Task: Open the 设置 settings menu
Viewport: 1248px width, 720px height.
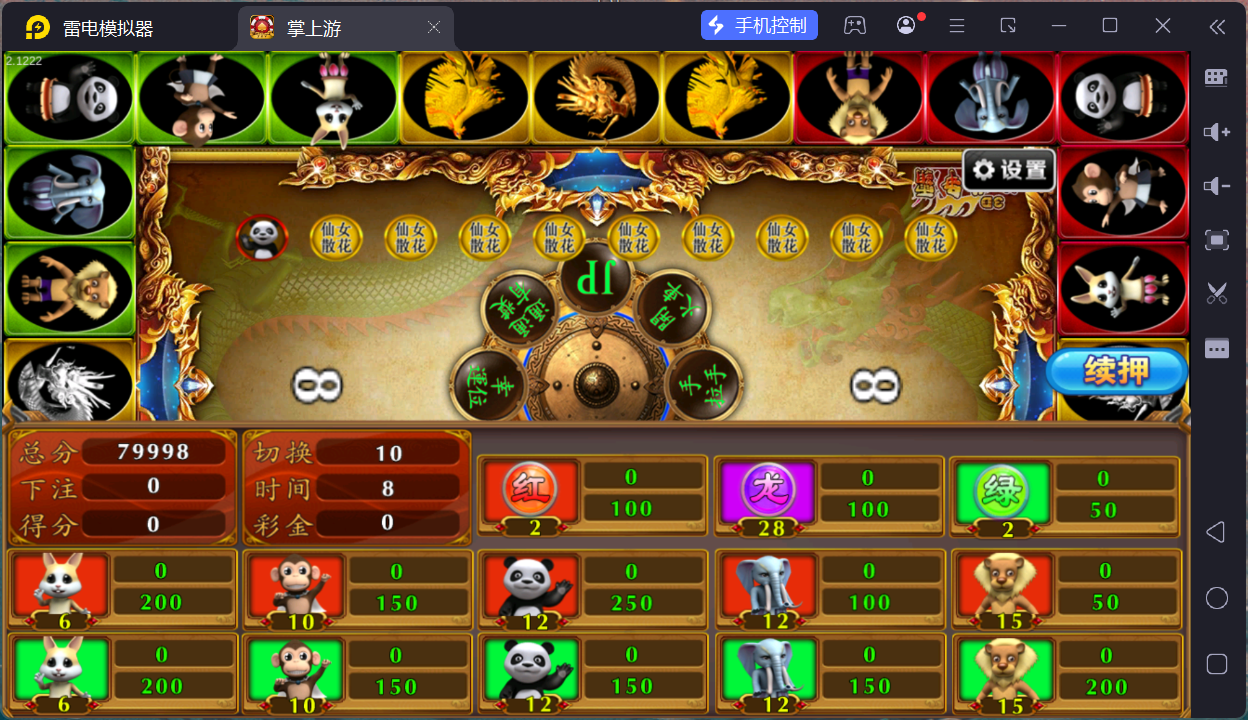Action: pos(1009,170)
